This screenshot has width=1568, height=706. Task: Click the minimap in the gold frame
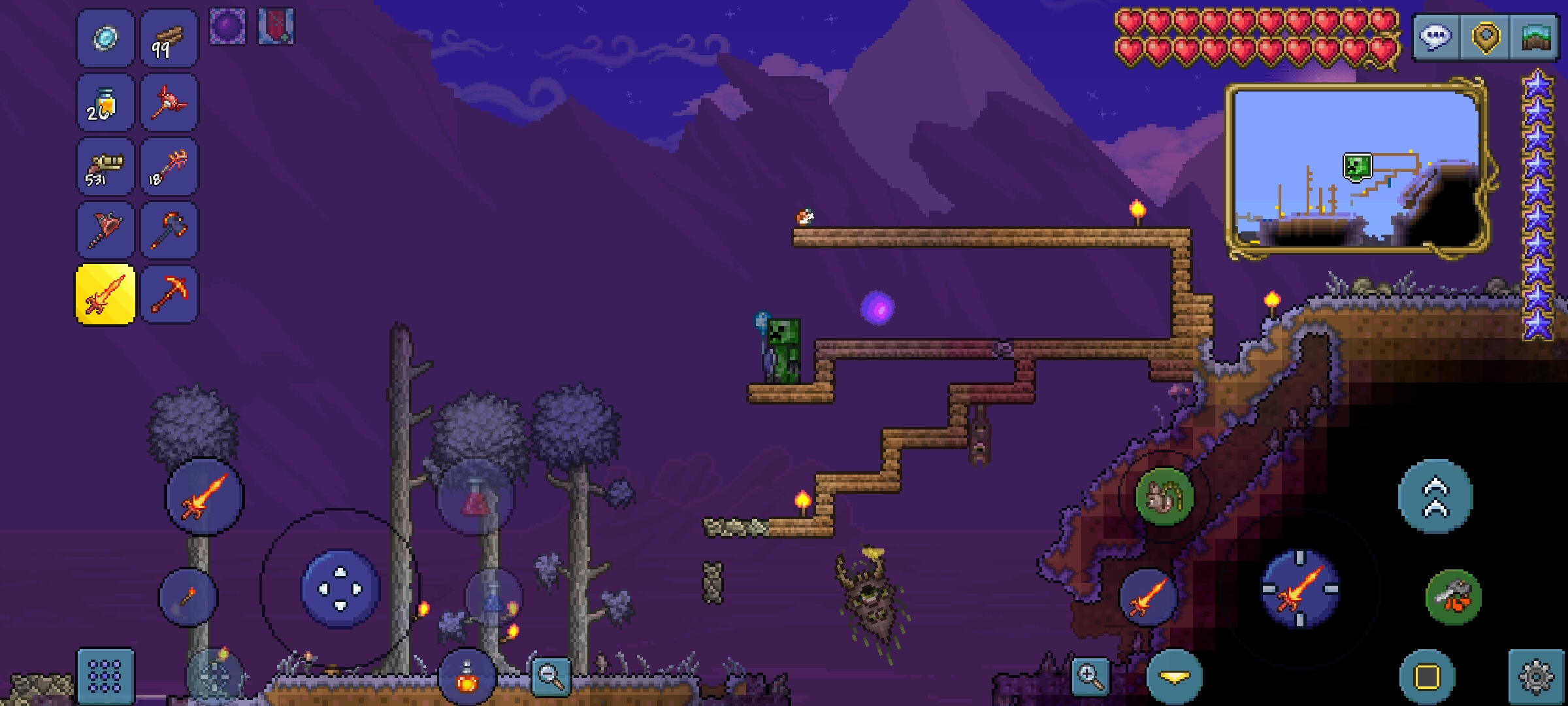pyautogui.click(x=1356, y=170)
